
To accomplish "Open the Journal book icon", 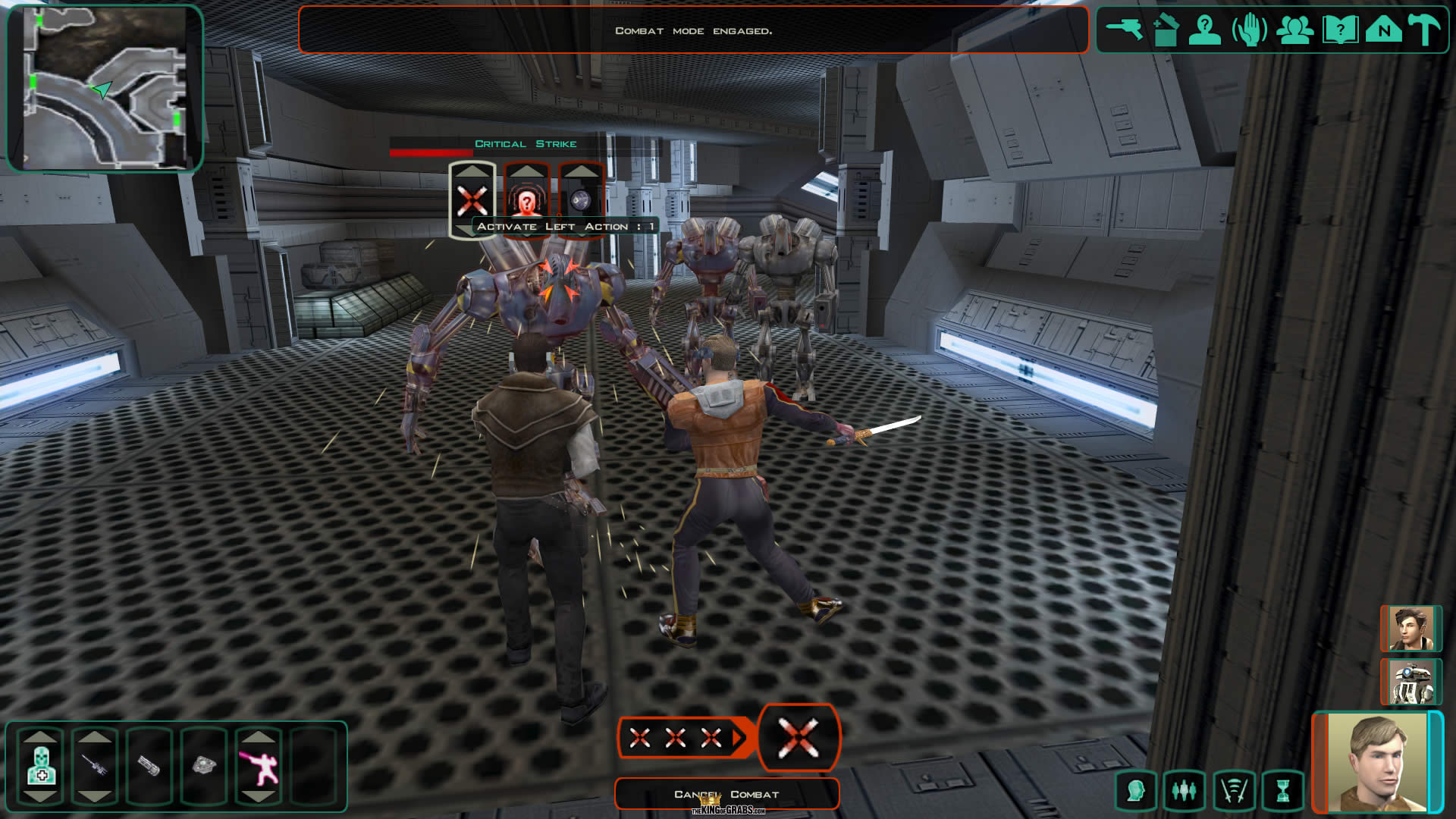I will tap(1339, 31).
